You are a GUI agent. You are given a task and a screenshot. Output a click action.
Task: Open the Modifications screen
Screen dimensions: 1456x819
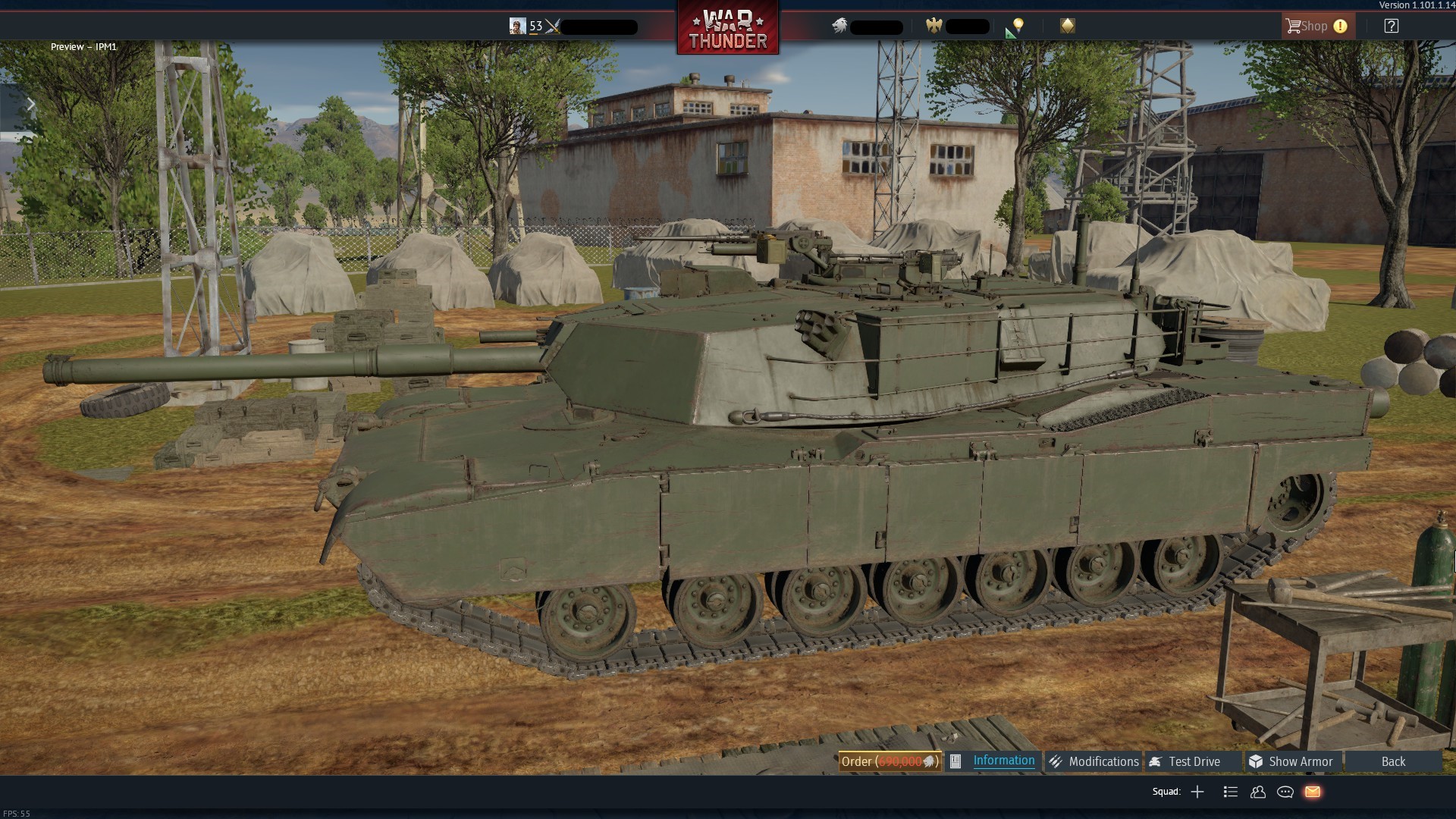pos(1094,761)
